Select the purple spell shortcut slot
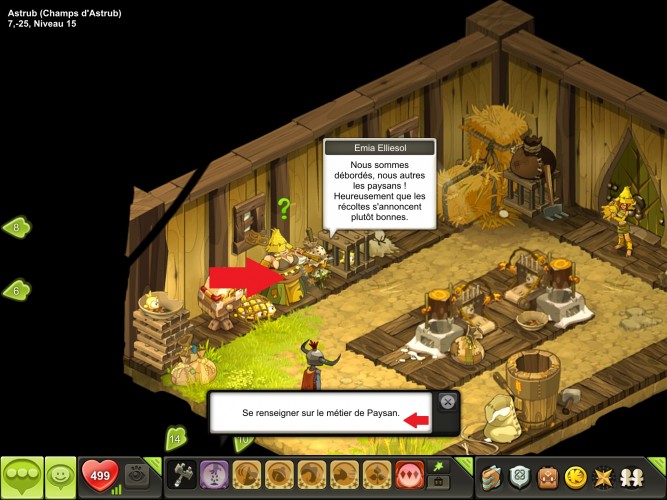Image resolution: width=667 pixels, height=500 pixels. (213, 474)
